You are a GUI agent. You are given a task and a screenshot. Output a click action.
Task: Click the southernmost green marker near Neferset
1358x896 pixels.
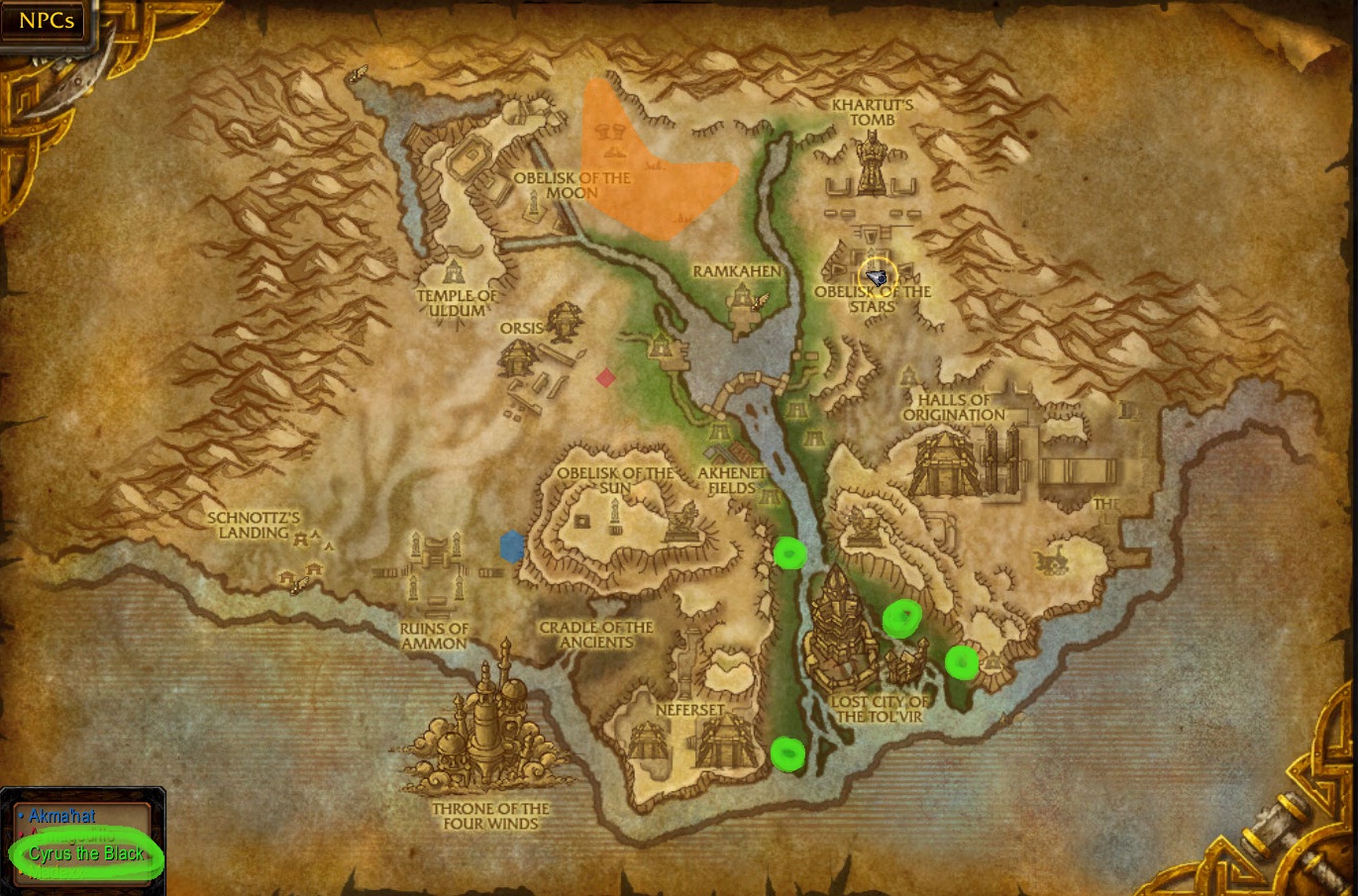point(787,753)
